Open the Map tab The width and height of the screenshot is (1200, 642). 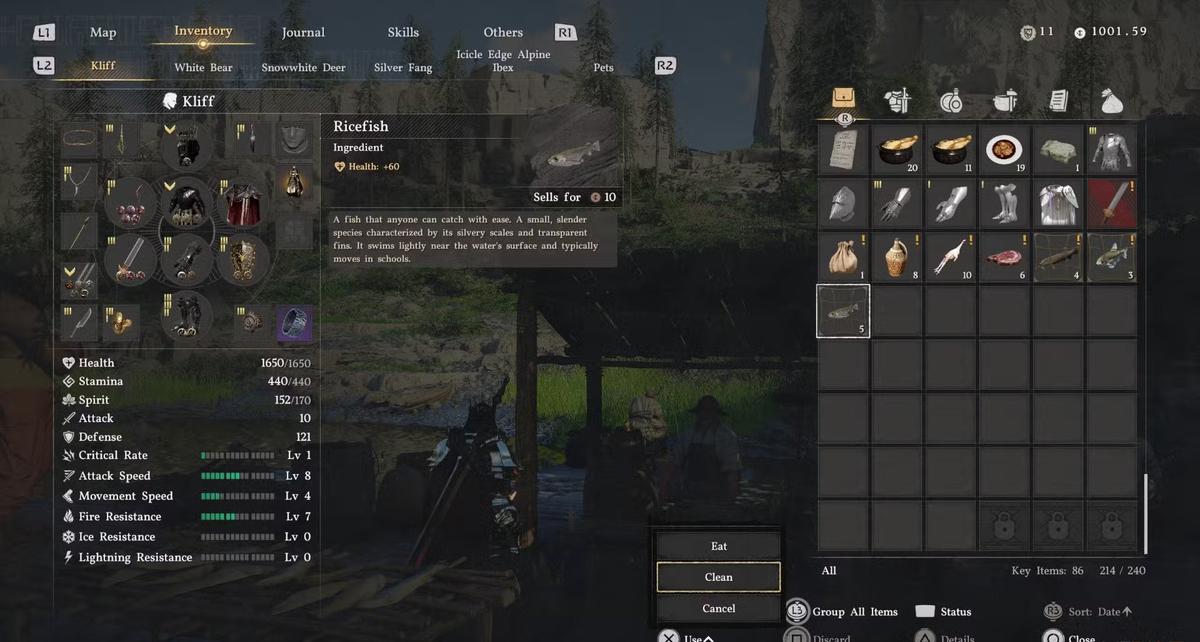103,32
